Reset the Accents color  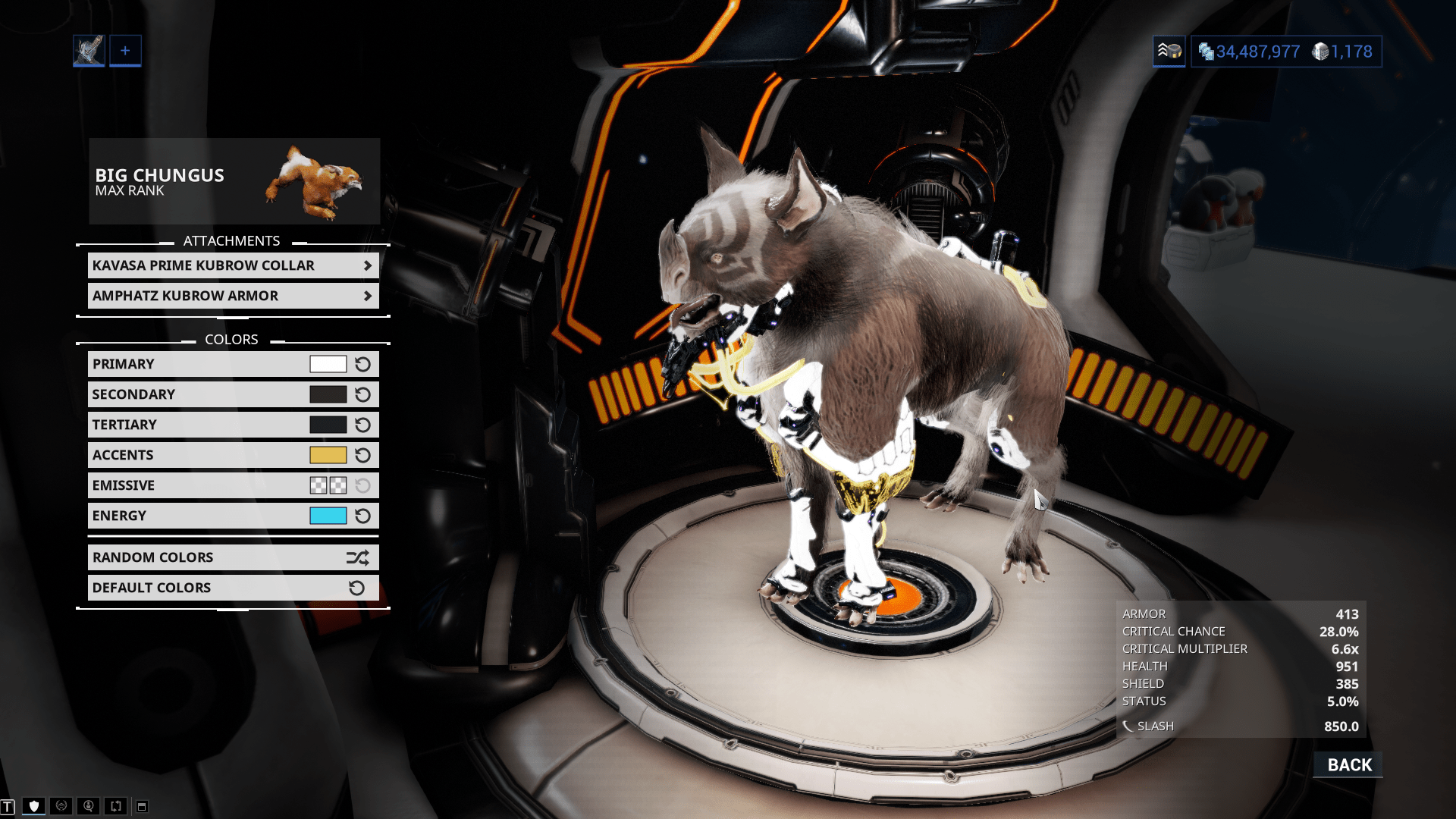tap(363, 455)
